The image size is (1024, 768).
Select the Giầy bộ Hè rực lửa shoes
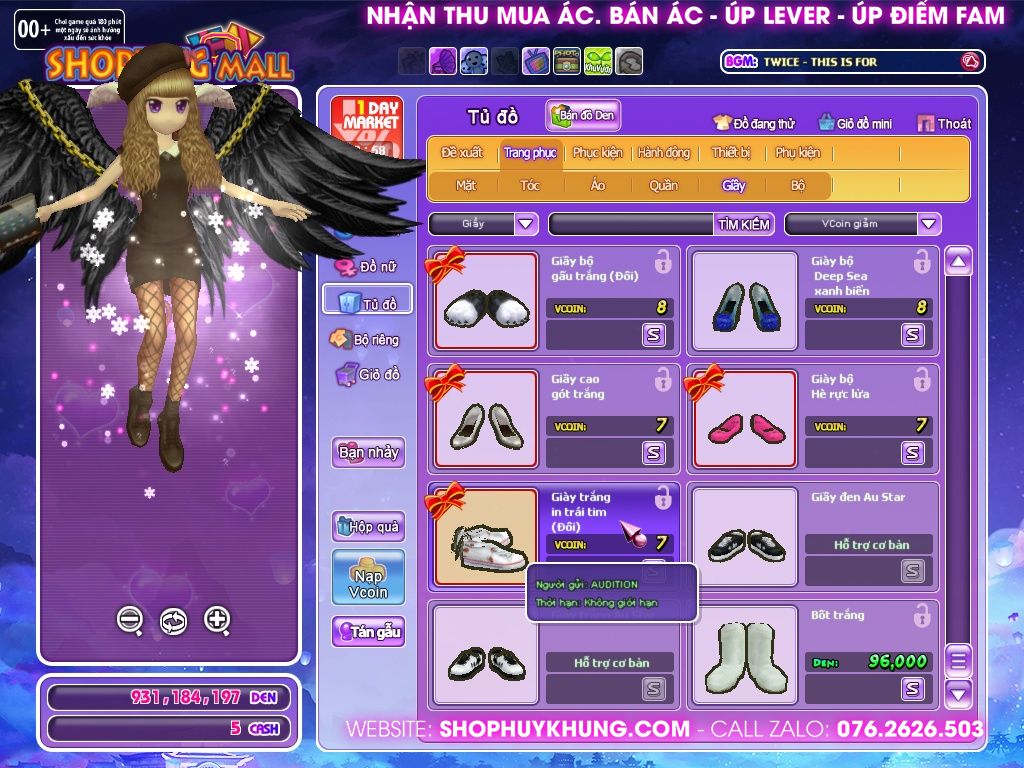744,419
